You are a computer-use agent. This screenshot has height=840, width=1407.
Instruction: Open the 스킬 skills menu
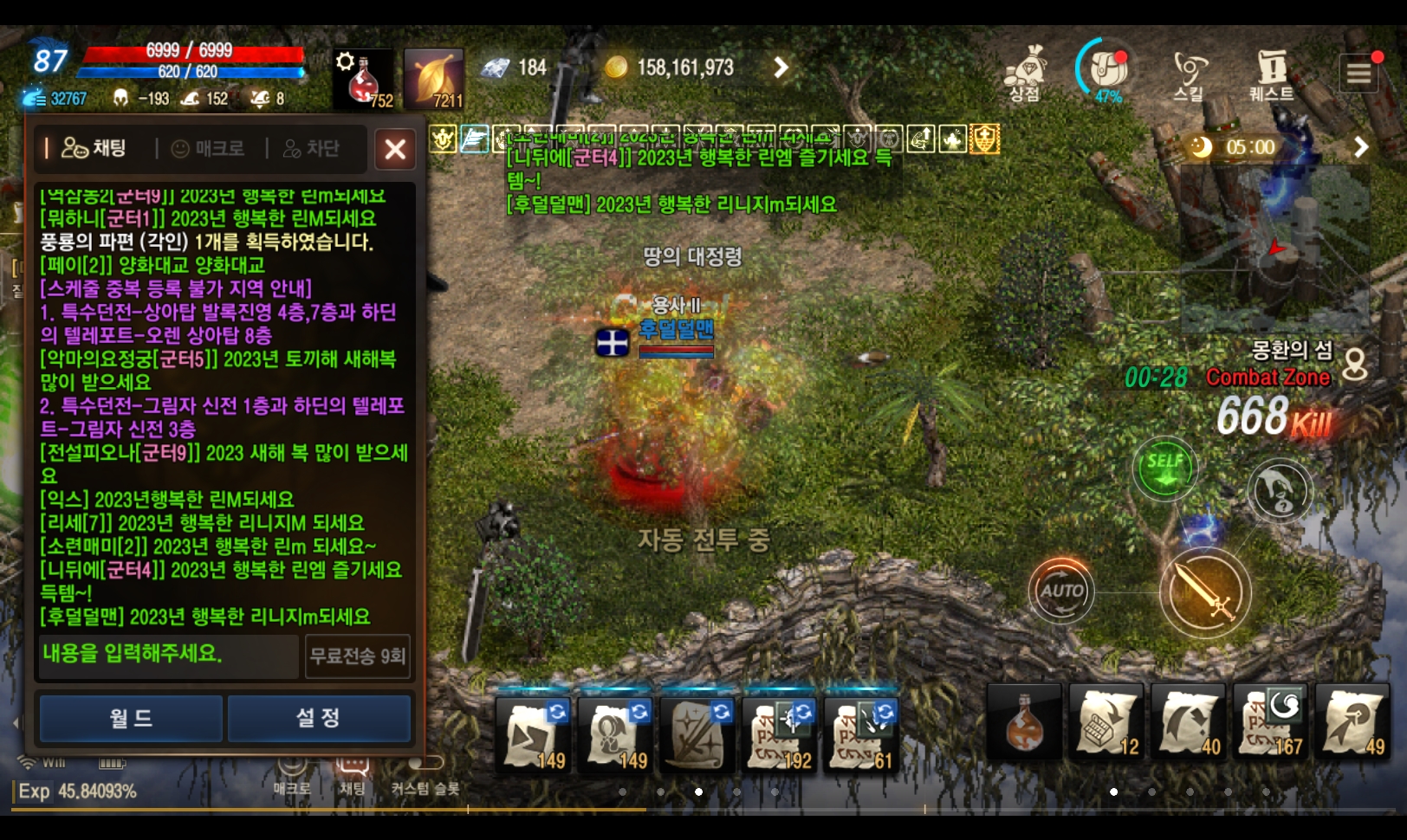(x=1189, y=74)
